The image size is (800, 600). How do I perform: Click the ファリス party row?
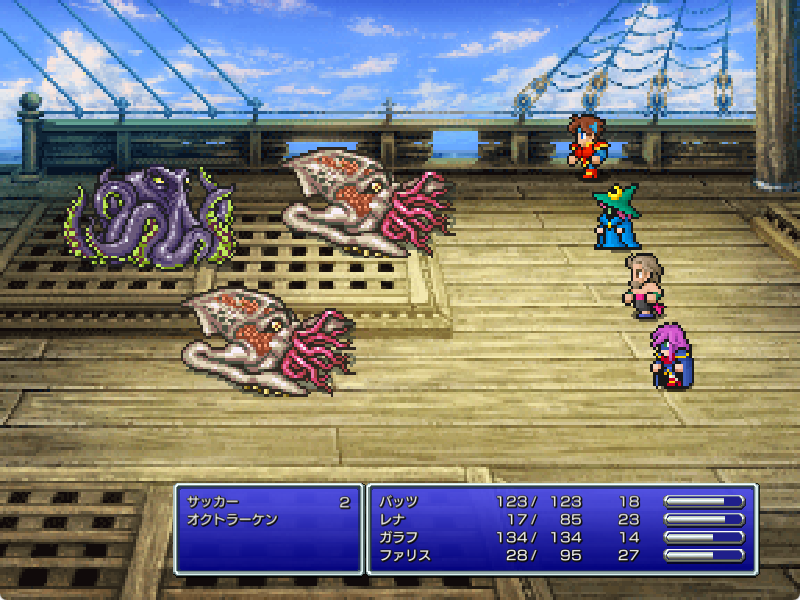coord(405,556)
